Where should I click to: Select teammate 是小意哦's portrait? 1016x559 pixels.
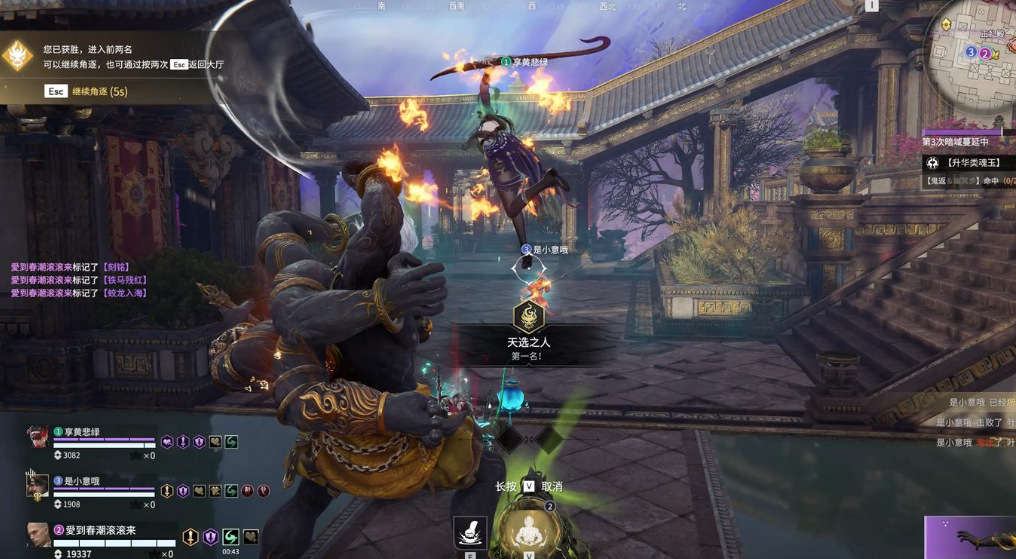click(37, 485)
